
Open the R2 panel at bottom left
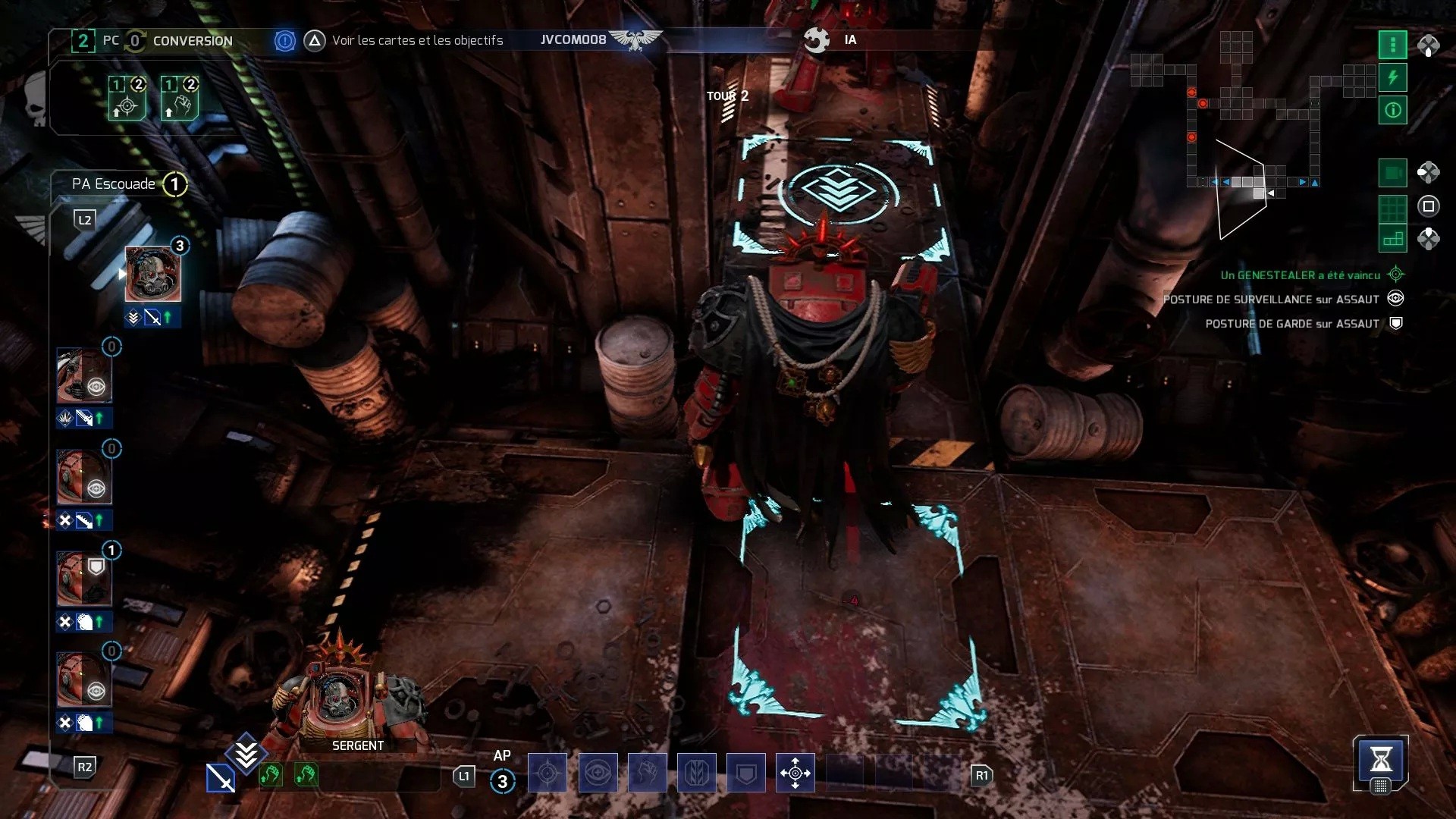[x=84, y=767]
